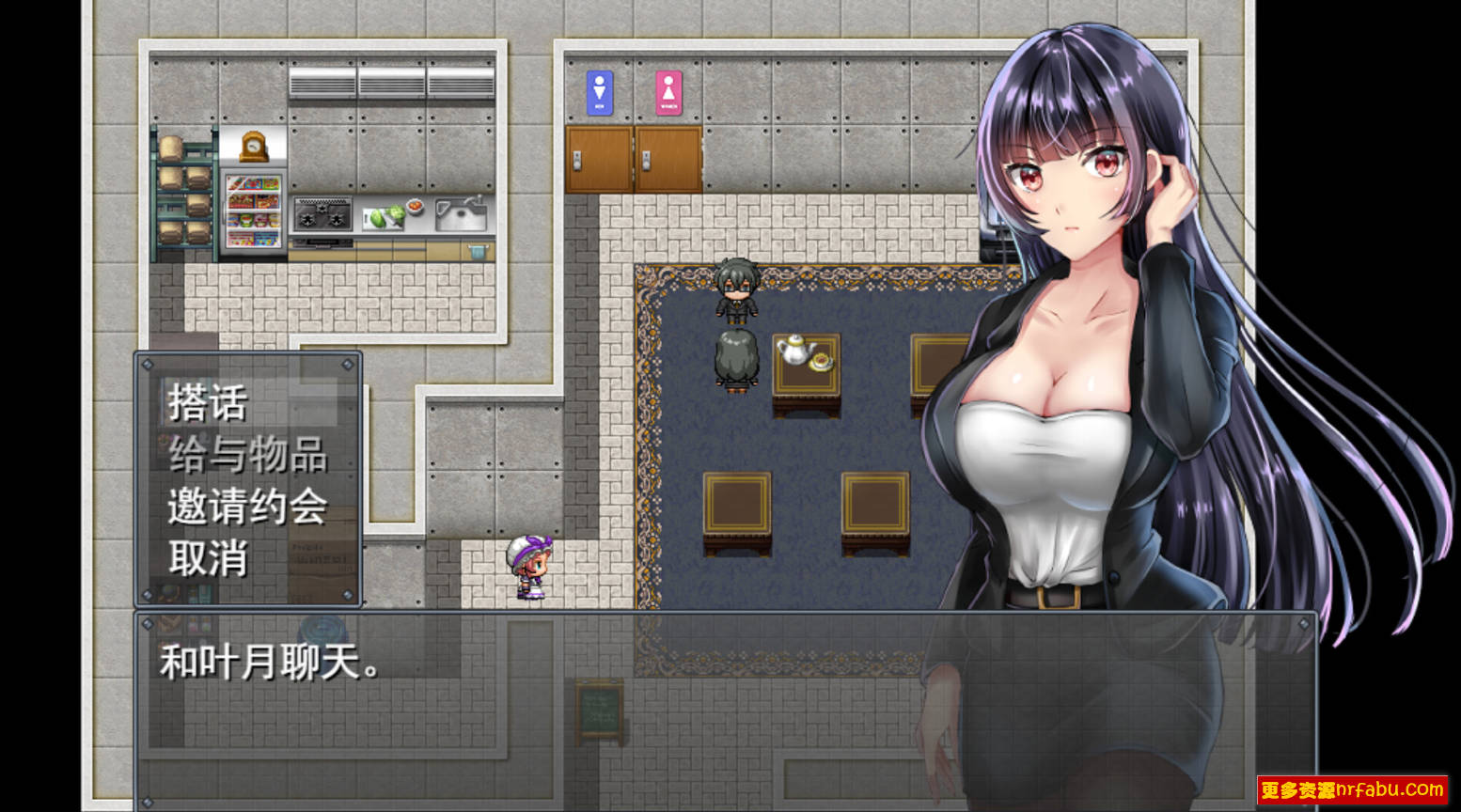The width and height of the screenshot is (1461, 812).
Task: Click the teapot on the cafe table
Action: point(794,352)
